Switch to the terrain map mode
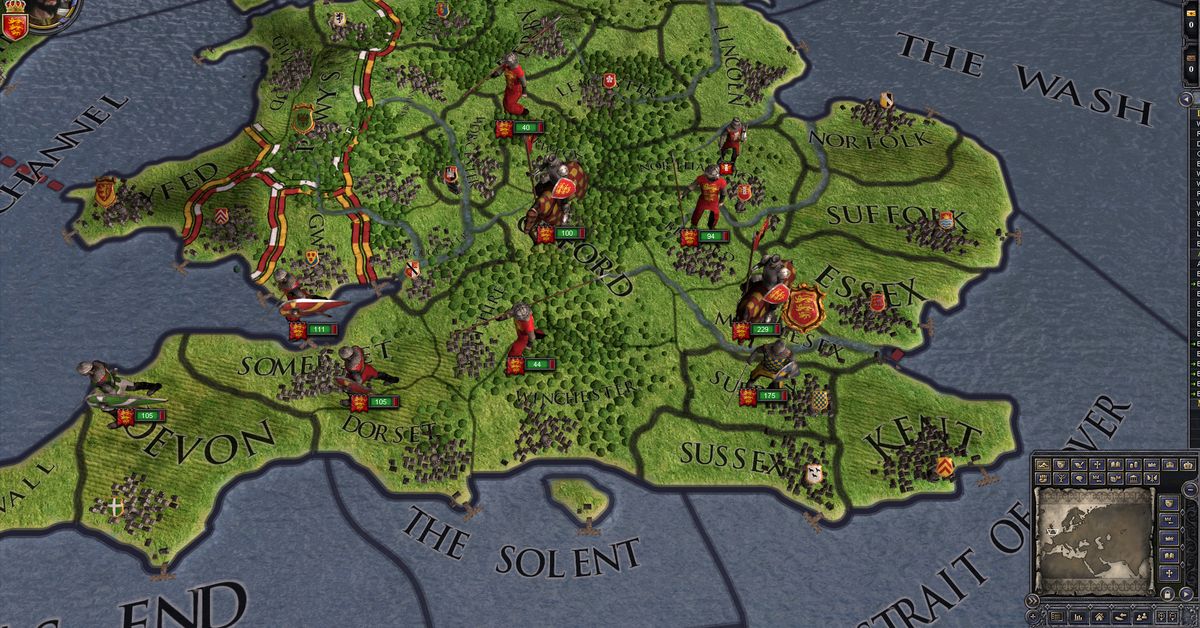Viewport: 1200px width, 628px height. pyautogui.click(x=1044, y=465)
